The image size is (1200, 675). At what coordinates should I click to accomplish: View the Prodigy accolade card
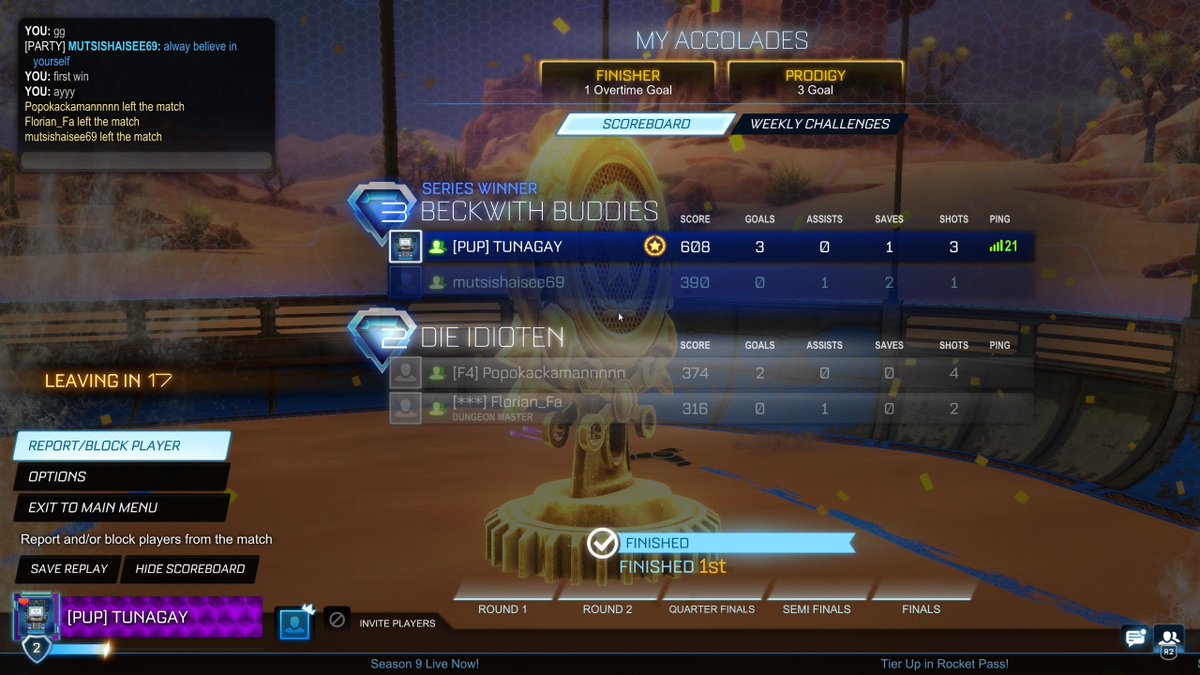coord(815,82)
